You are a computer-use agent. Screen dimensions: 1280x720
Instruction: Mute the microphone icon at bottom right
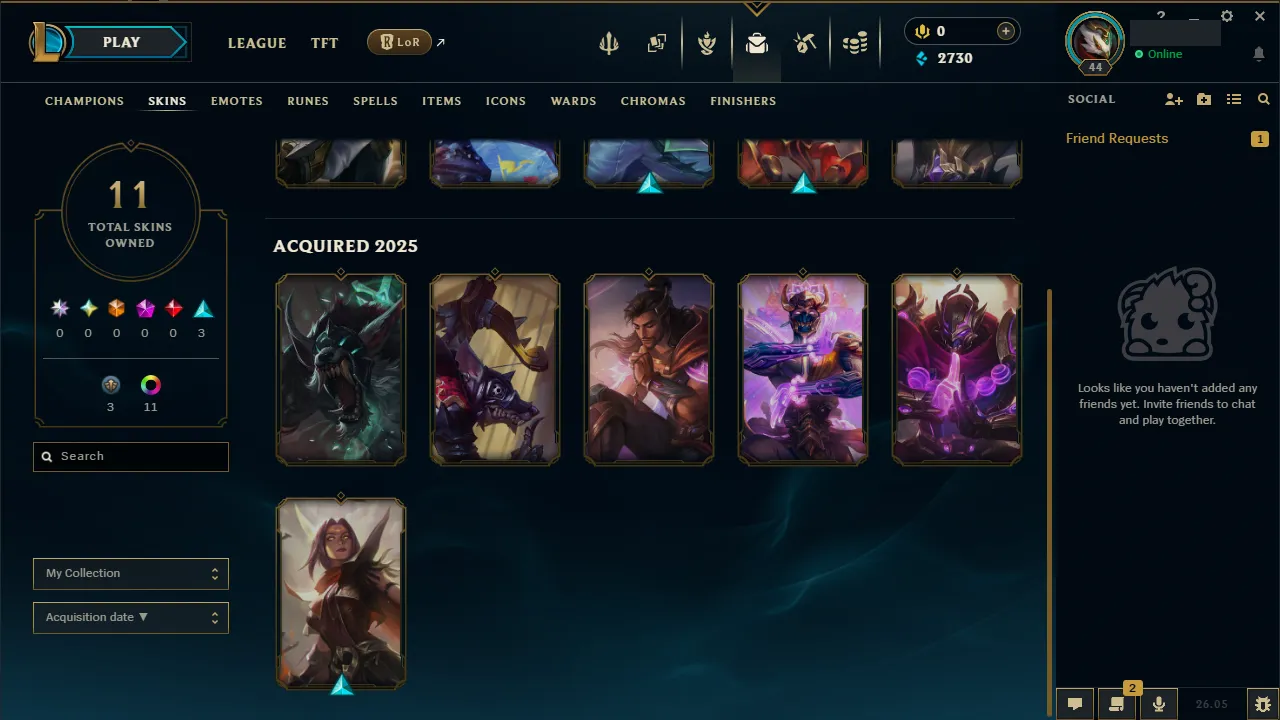pyautogui.click(x=1158, y=703)
